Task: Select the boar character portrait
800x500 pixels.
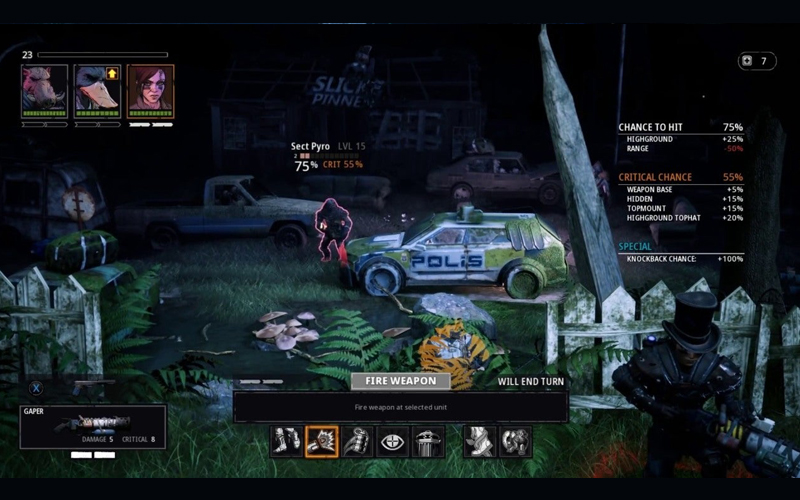Action: 45,92
